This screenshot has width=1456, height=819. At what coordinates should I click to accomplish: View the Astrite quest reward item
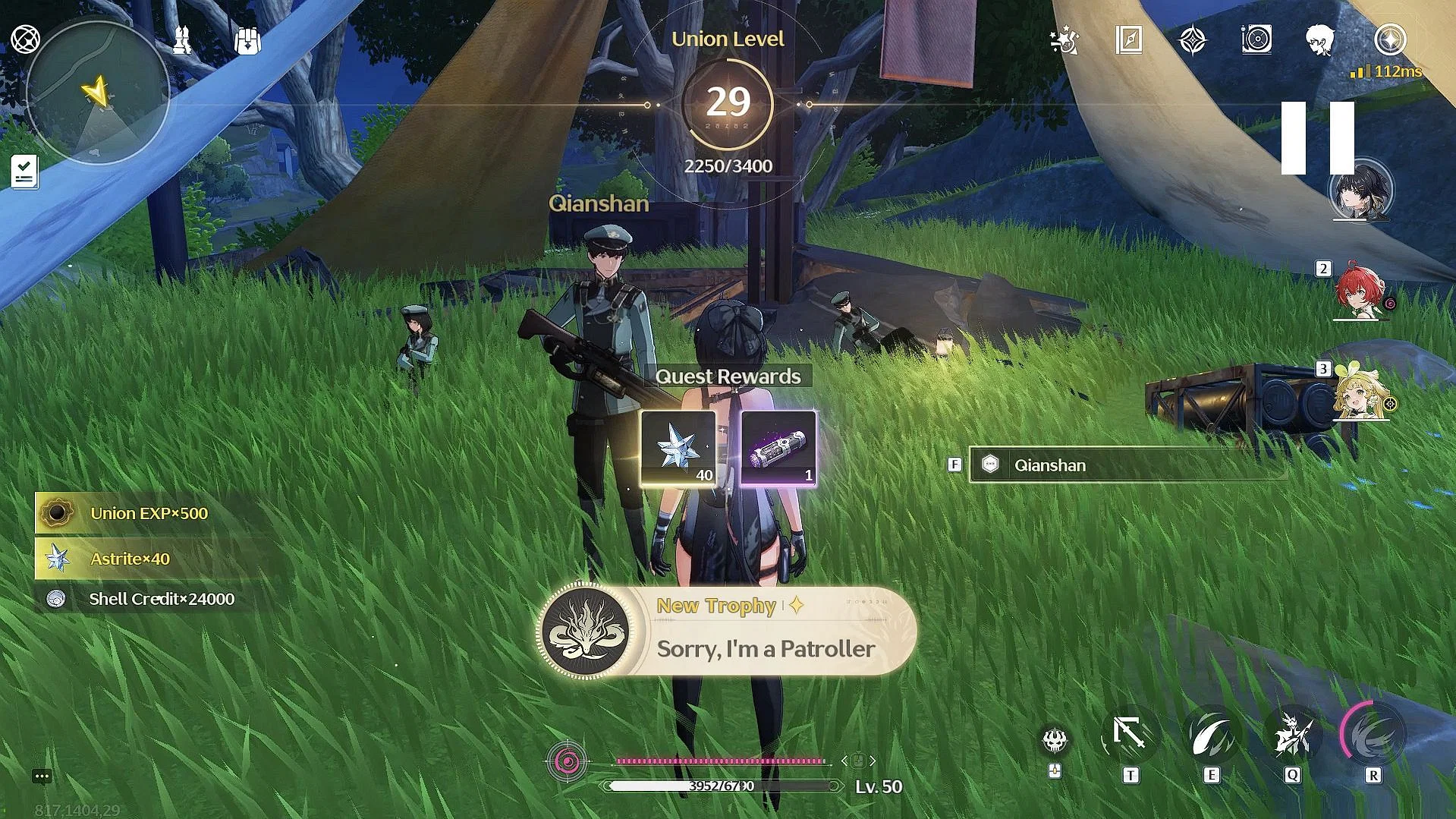(678, 448)
